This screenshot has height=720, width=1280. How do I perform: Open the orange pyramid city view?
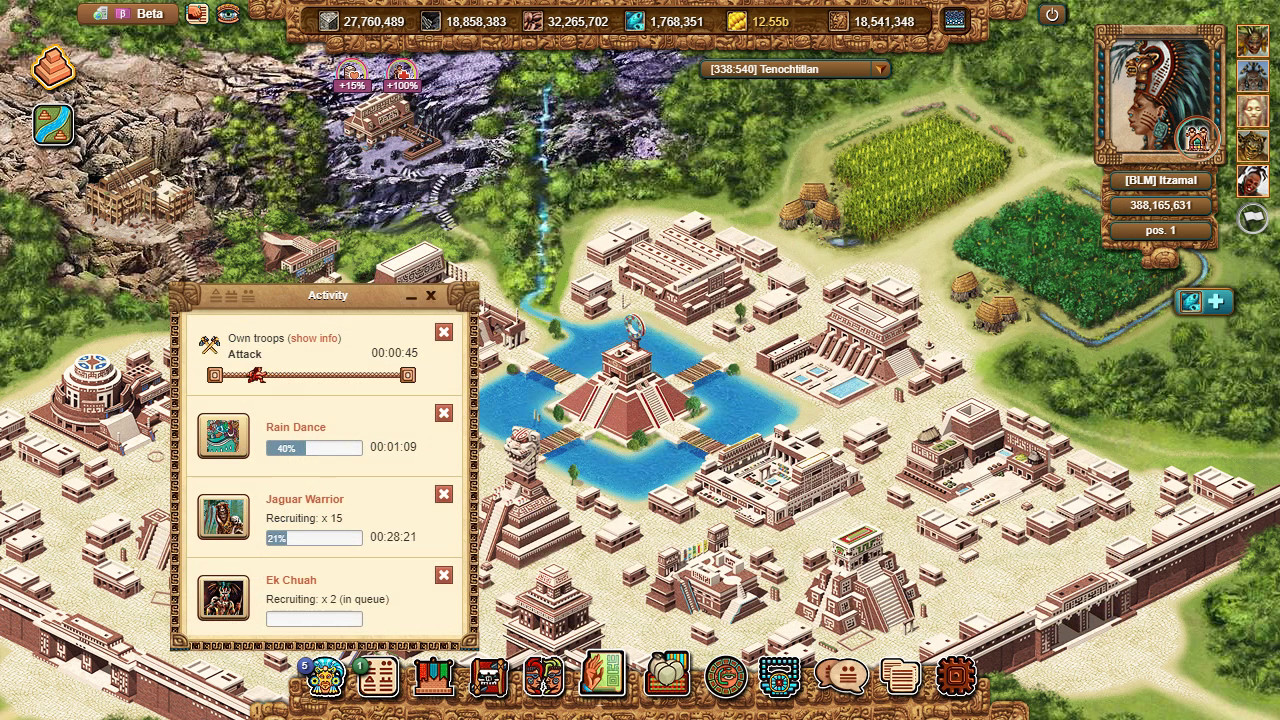pyautogui.click(x=53, y=70)
